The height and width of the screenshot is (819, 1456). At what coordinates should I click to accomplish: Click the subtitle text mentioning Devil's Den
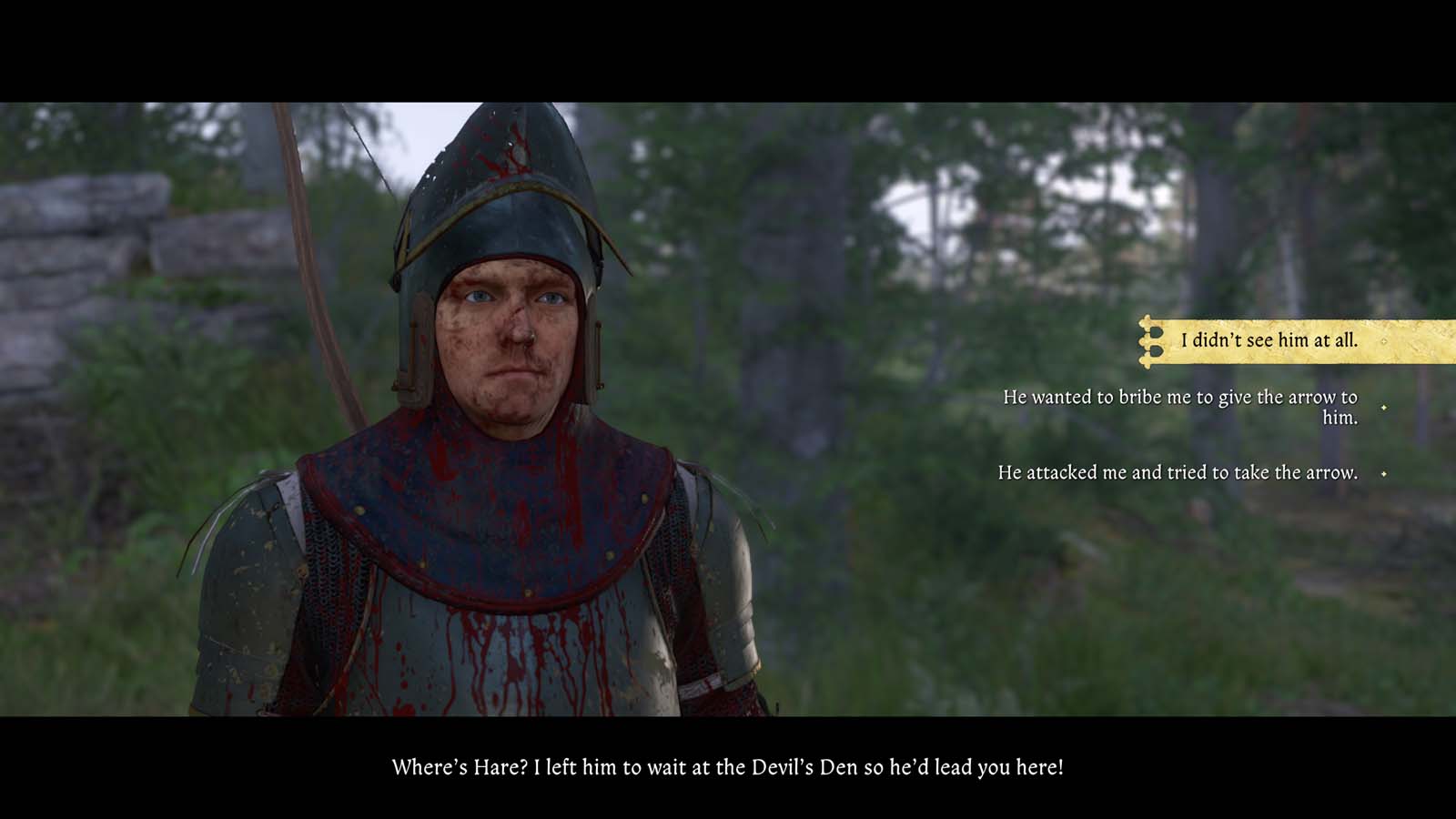click(x=728, y=765)
